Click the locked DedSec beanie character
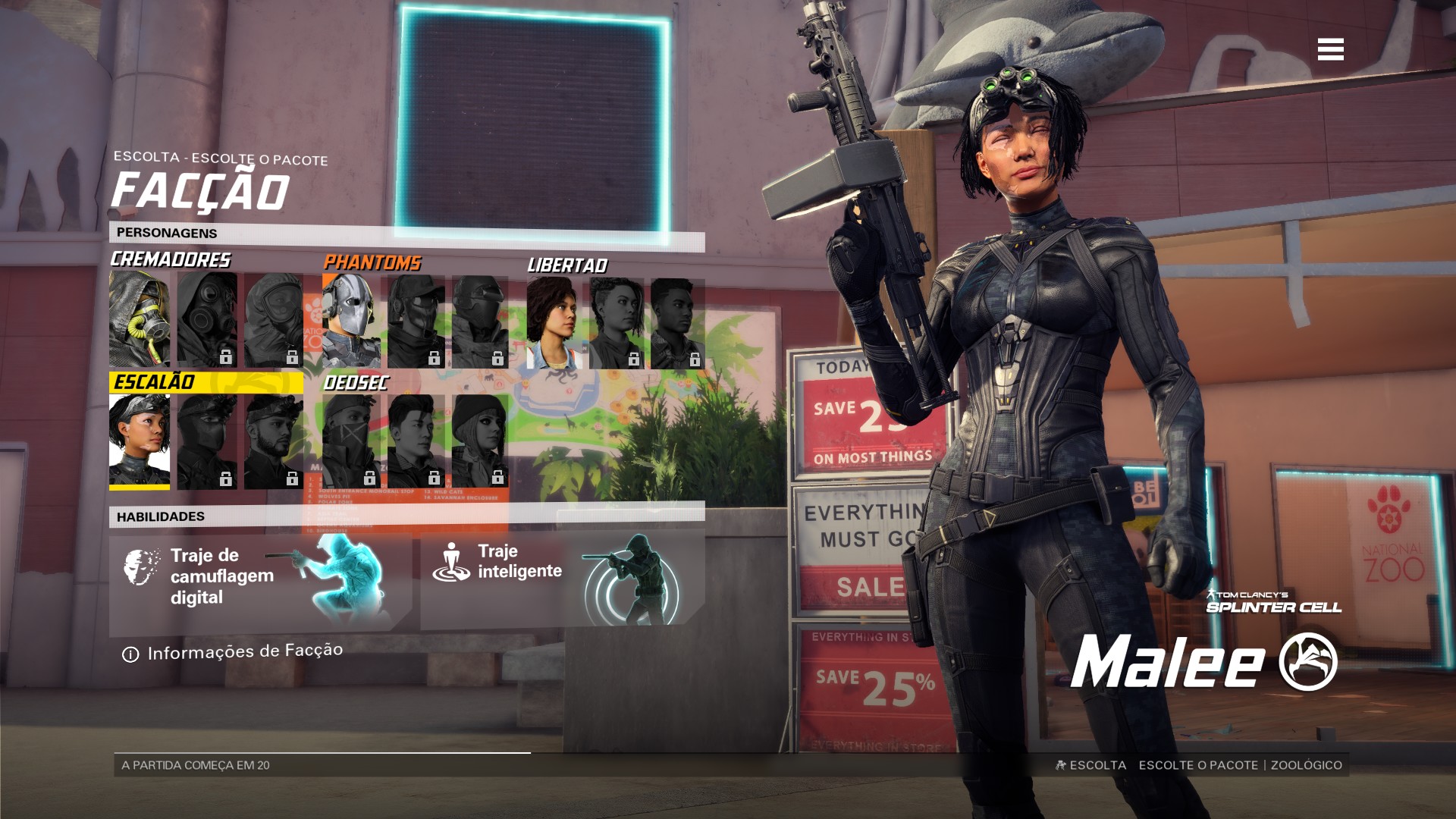Screen dimensions: 1456x819 point(480,441)
